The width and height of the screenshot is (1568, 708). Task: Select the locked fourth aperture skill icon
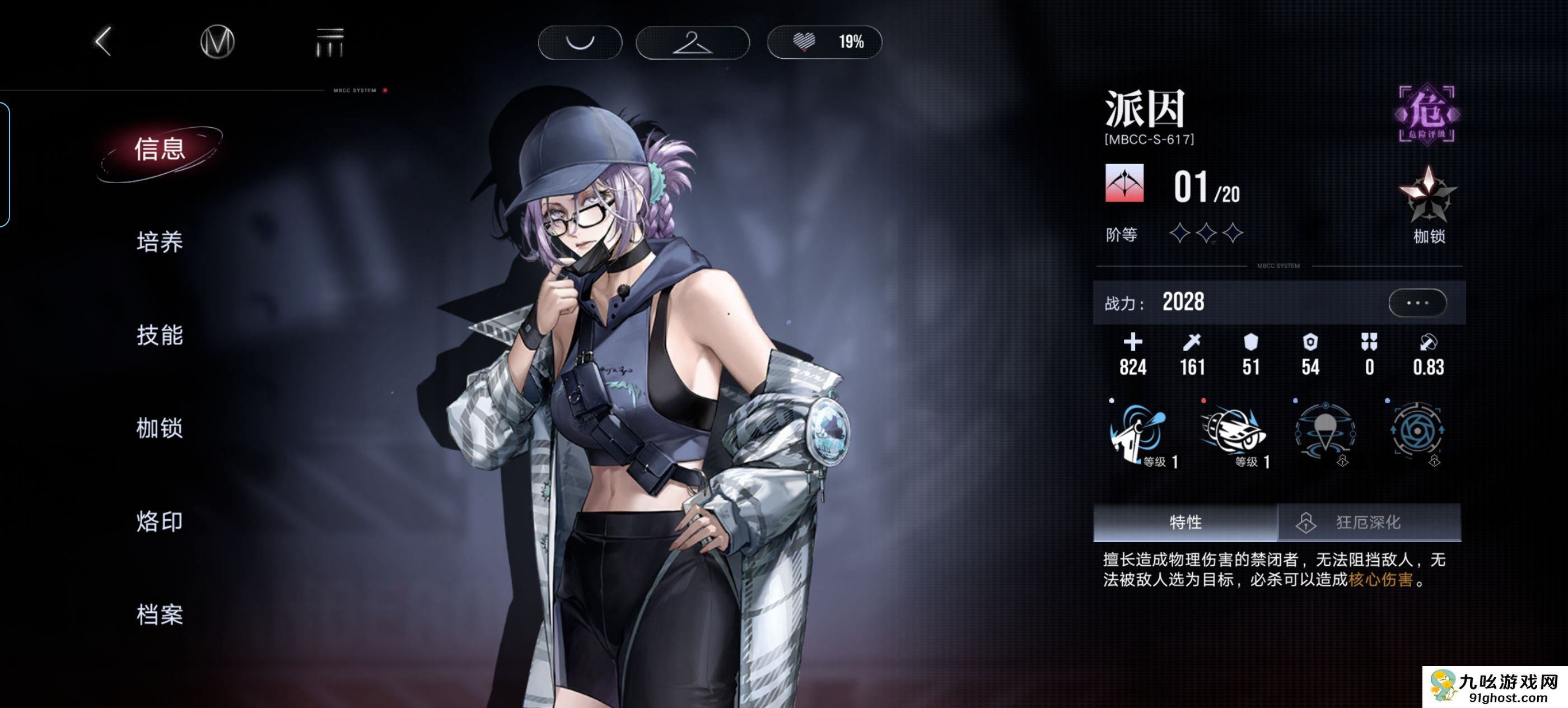coord(1417,432)
